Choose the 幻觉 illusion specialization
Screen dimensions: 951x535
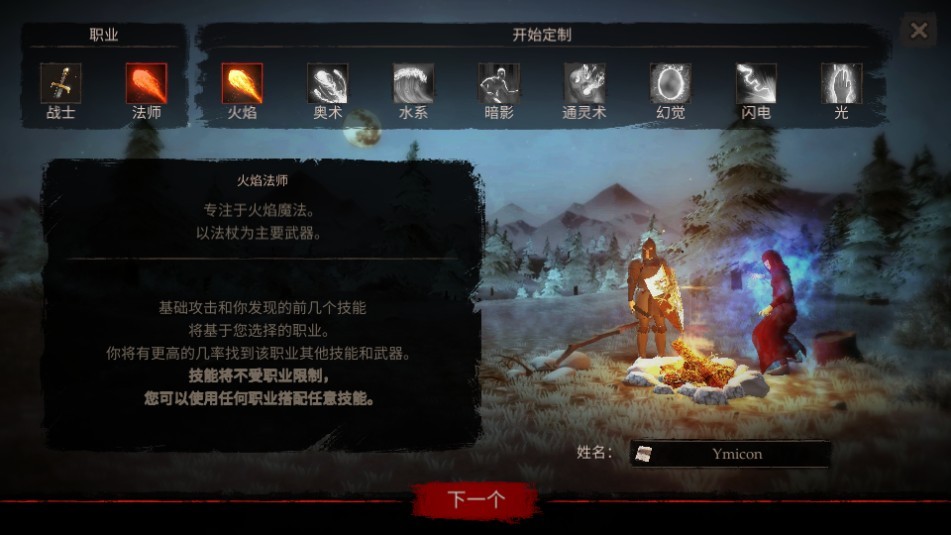pos(670,84)
